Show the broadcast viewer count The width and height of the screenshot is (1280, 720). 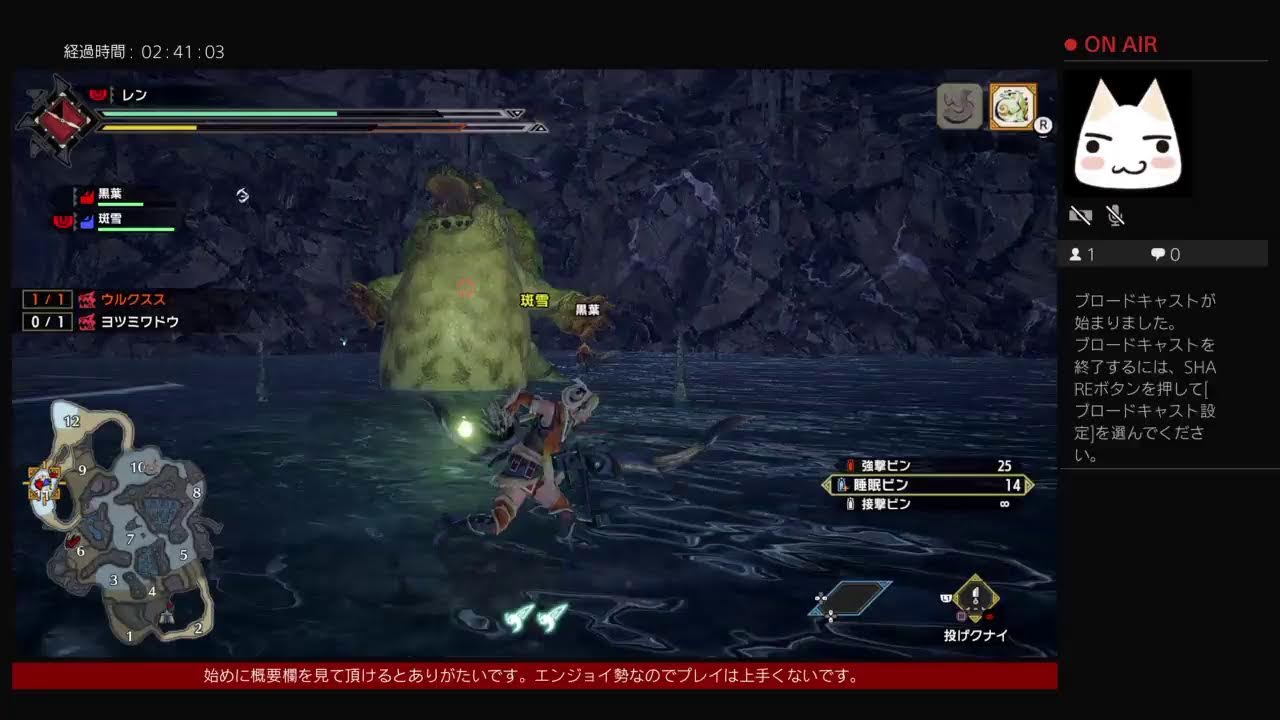pyautogui.click(x=1082, y=255)
